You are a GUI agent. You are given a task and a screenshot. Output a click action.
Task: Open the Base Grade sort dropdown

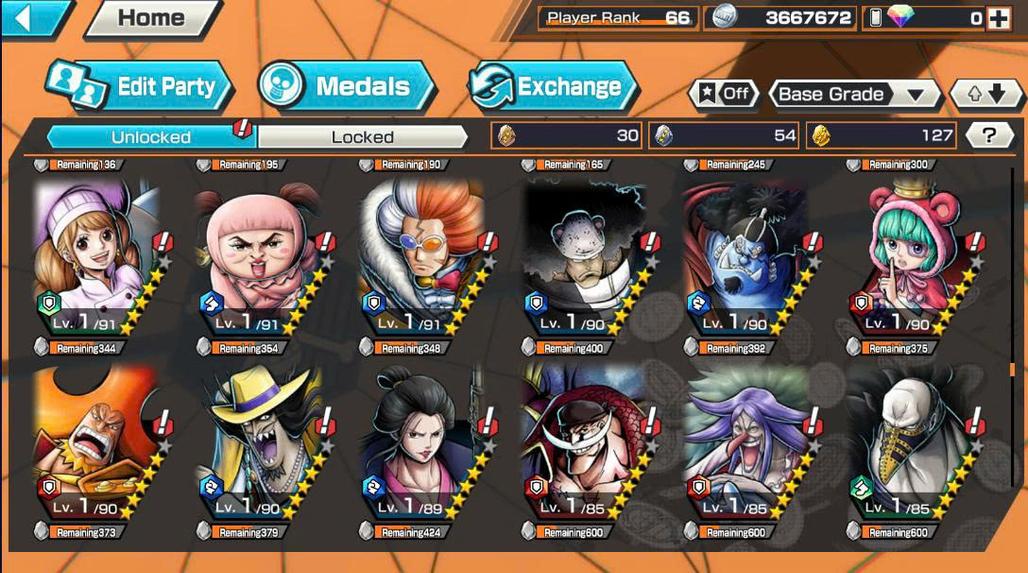[x=853, y=94]
